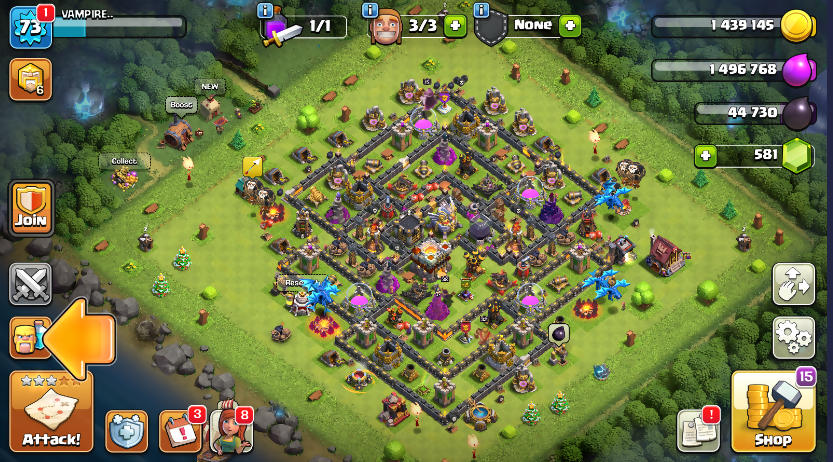Open the blue shield icon button

point(126,431)
